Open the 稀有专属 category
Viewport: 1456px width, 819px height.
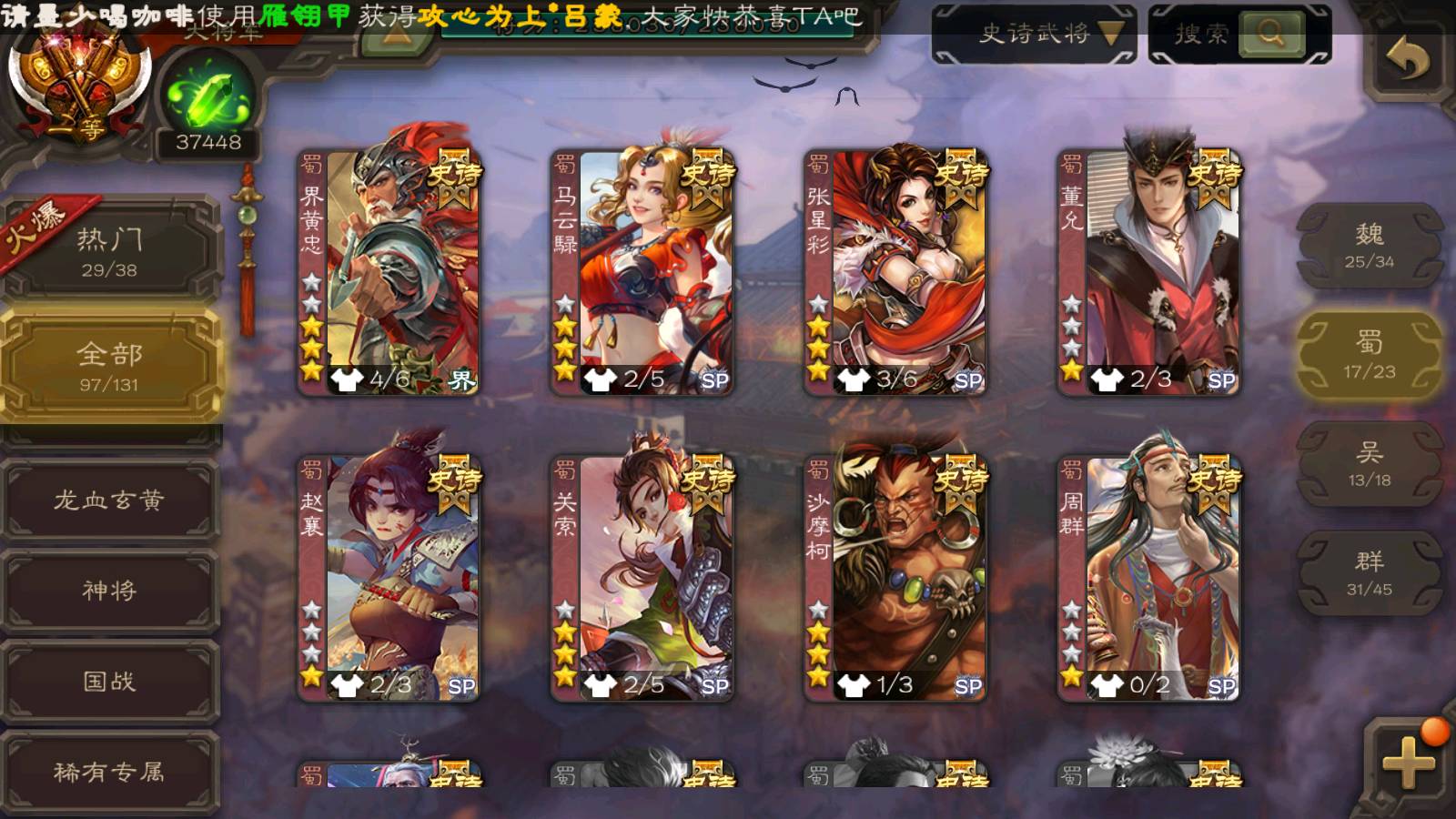click(110, 772)
